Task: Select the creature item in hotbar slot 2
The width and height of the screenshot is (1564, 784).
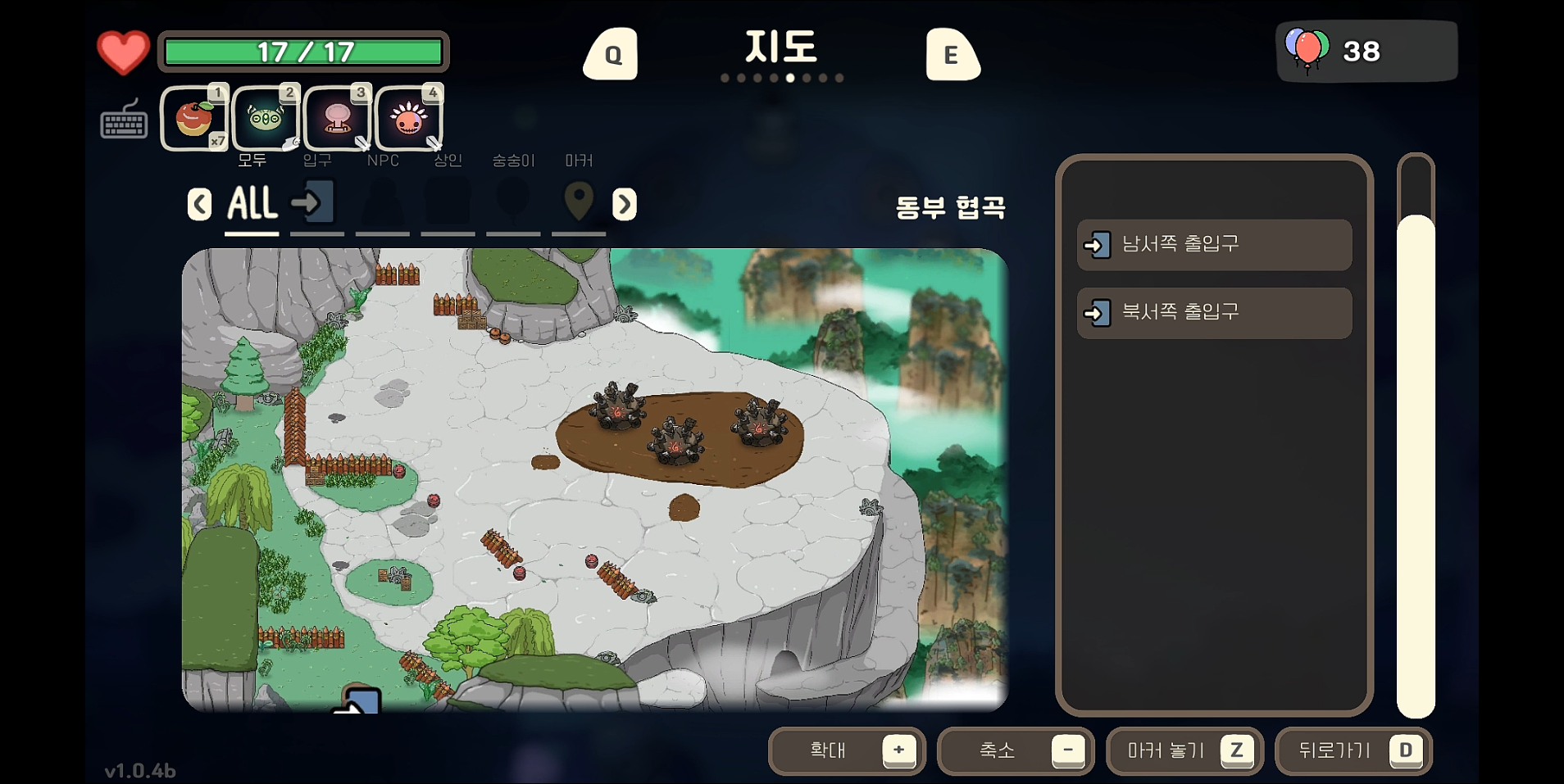Action: point(265,118)
